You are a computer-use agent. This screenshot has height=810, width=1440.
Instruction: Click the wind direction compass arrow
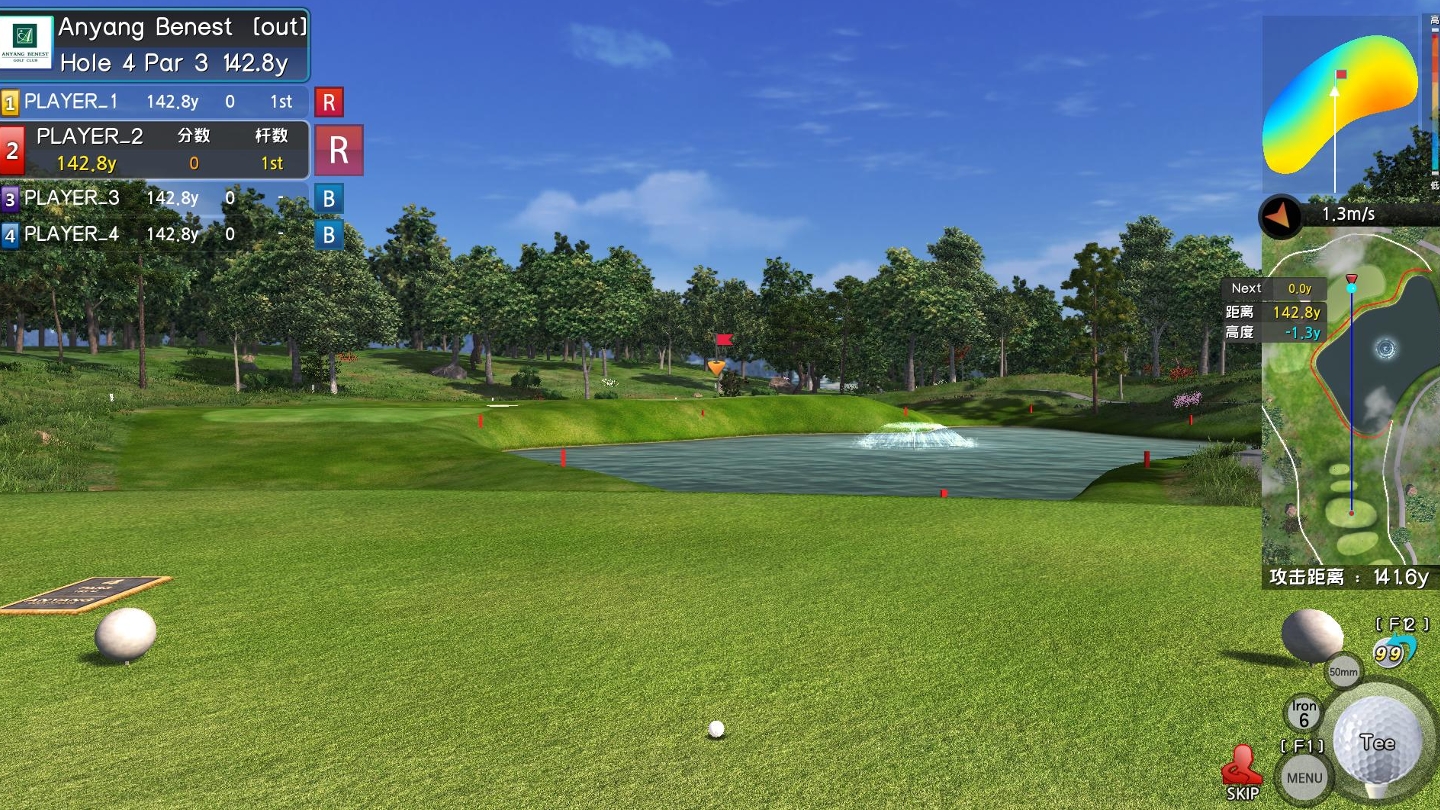click(1279, 215)
